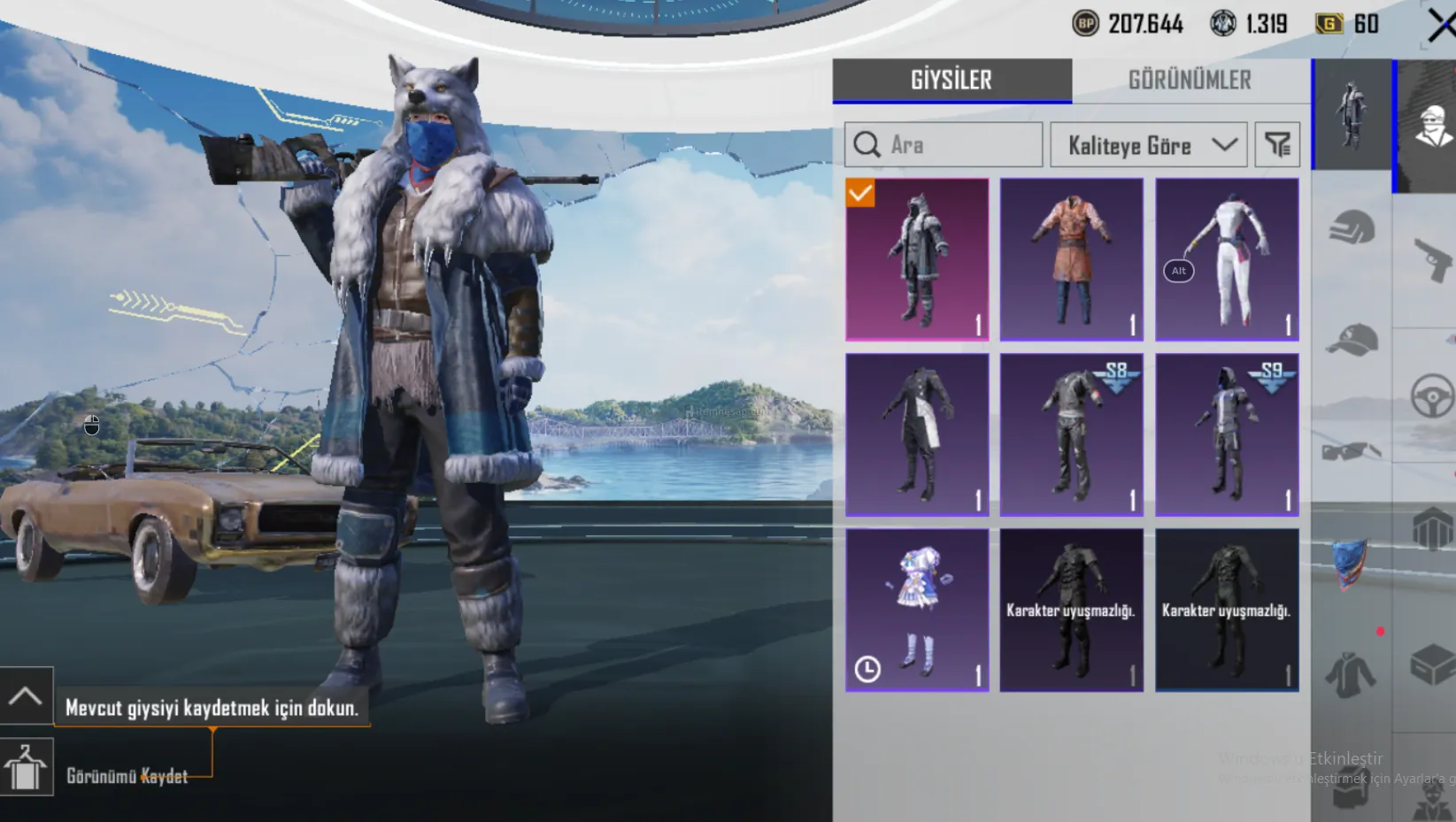Close the inventory with the X button

coord(1440,25)
